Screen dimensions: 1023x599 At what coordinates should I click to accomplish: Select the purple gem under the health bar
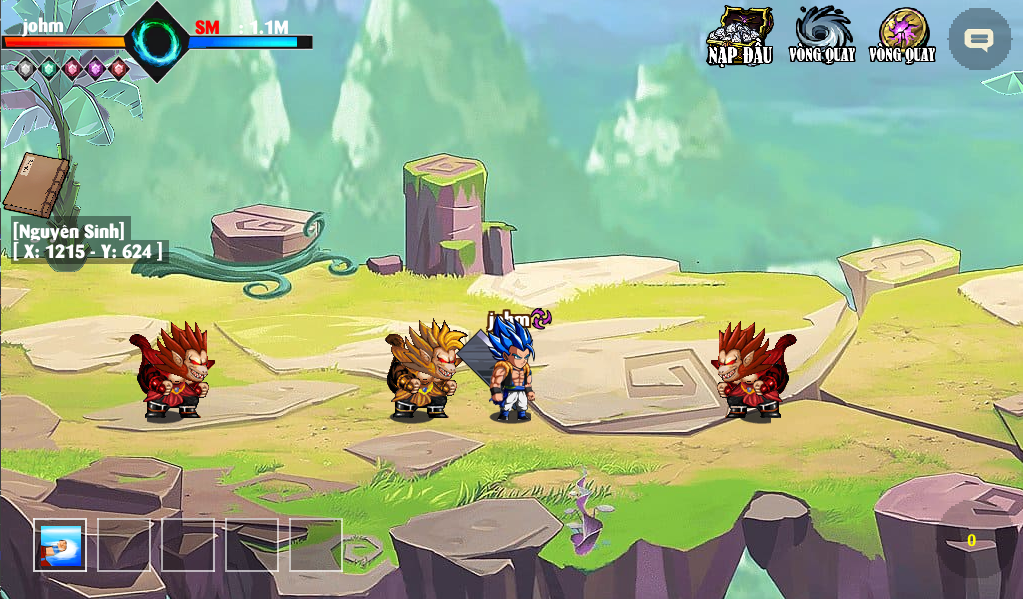click(x=95, y=68)
